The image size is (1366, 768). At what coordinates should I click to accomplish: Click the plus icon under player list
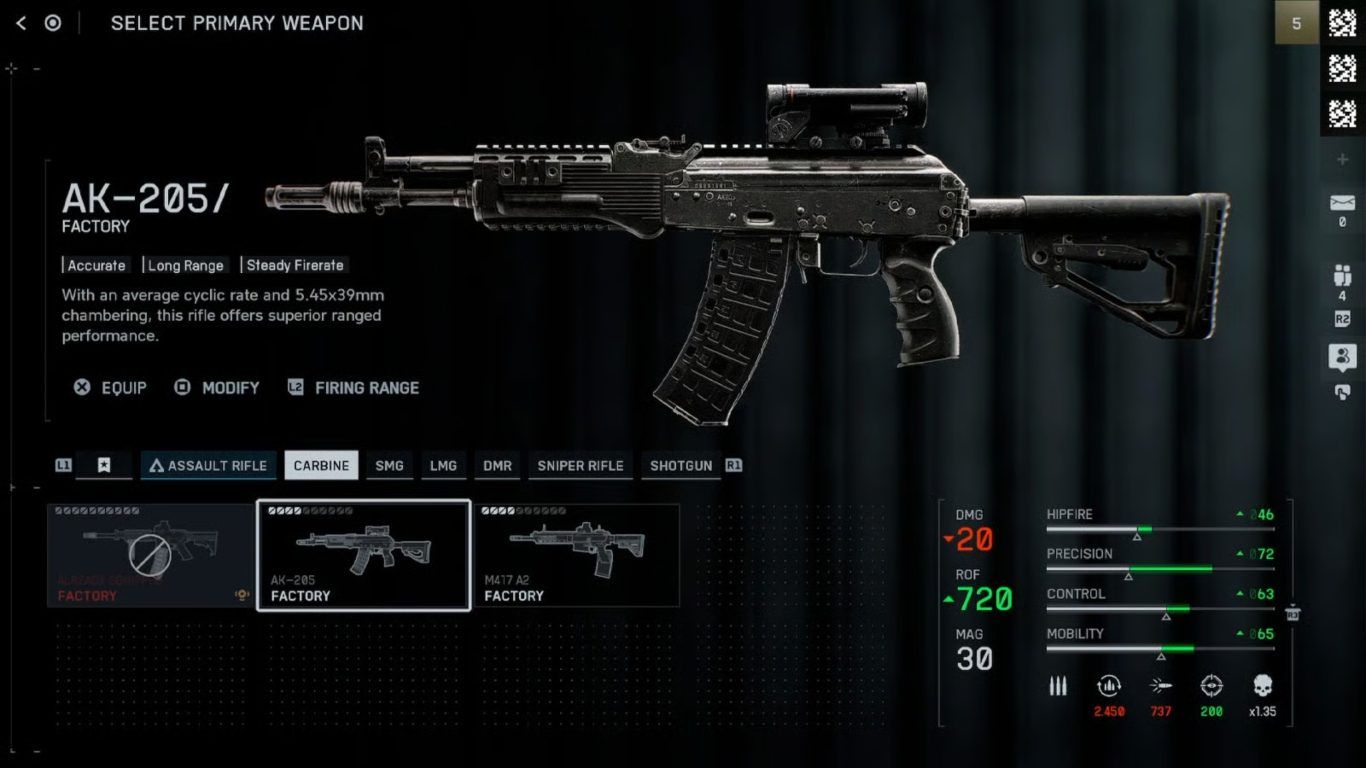[1342, 160]
